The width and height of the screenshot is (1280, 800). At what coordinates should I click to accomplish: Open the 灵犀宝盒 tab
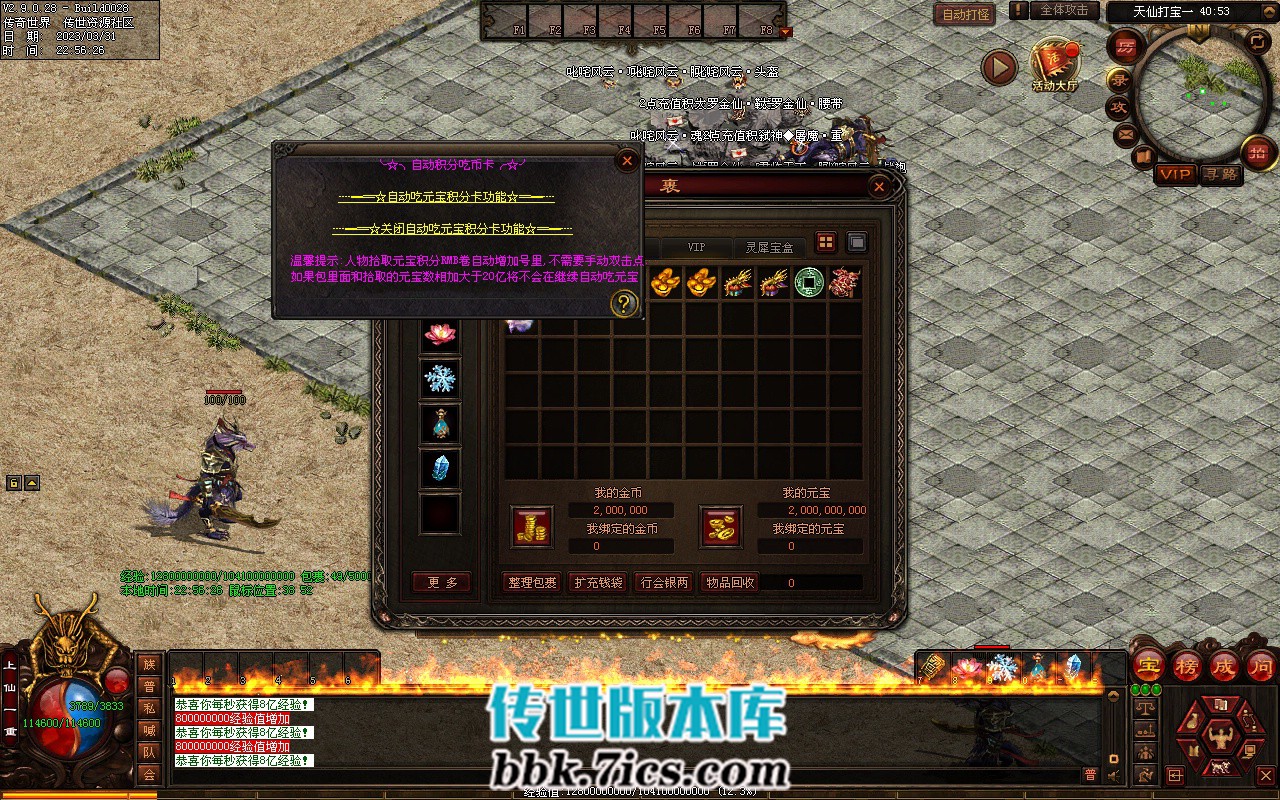pyautogui.click(x=770, y=247)
